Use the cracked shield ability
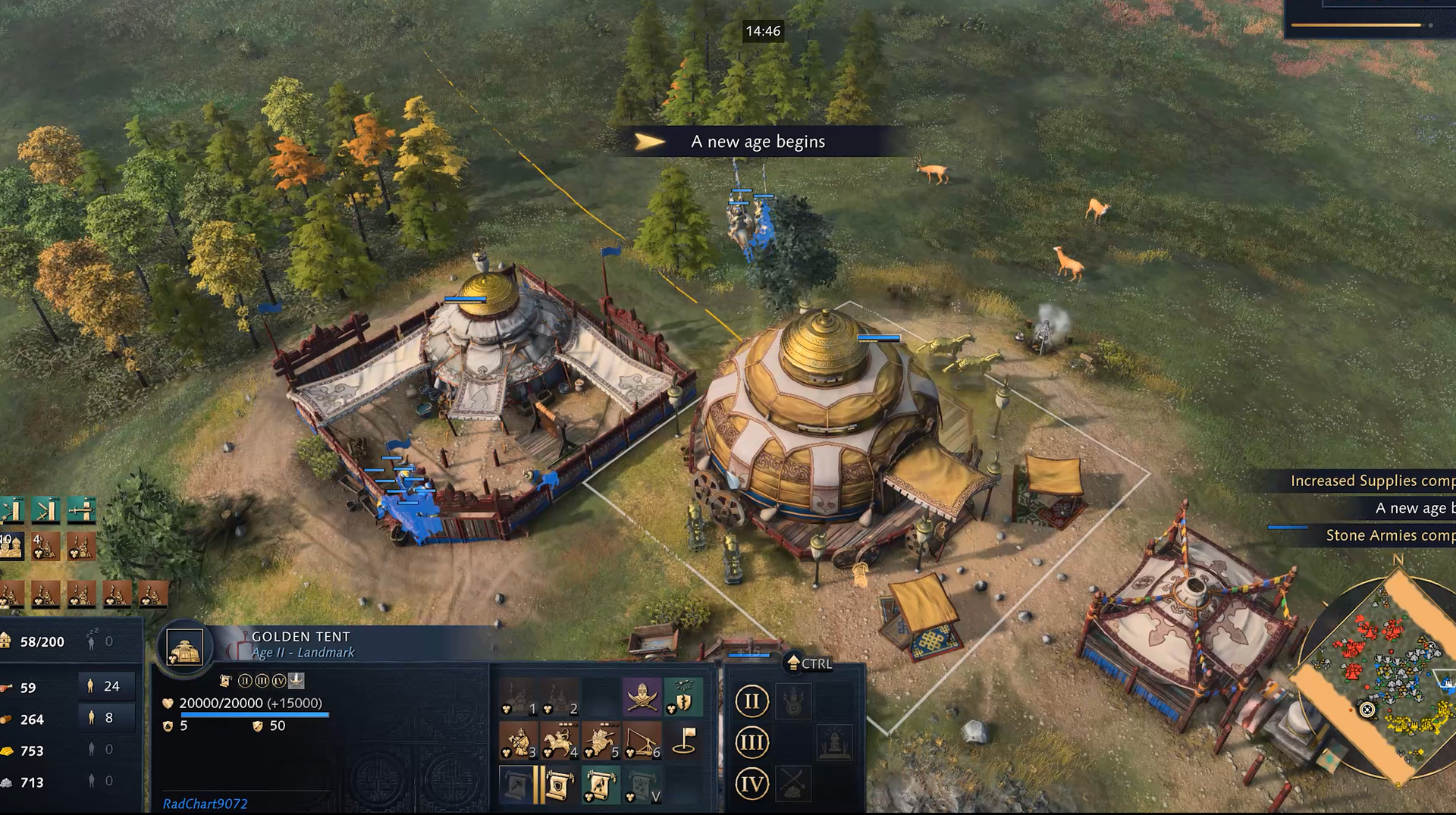Image resolution: width=1456 pixels, height=815 pixels. click(x=683, y=697)
